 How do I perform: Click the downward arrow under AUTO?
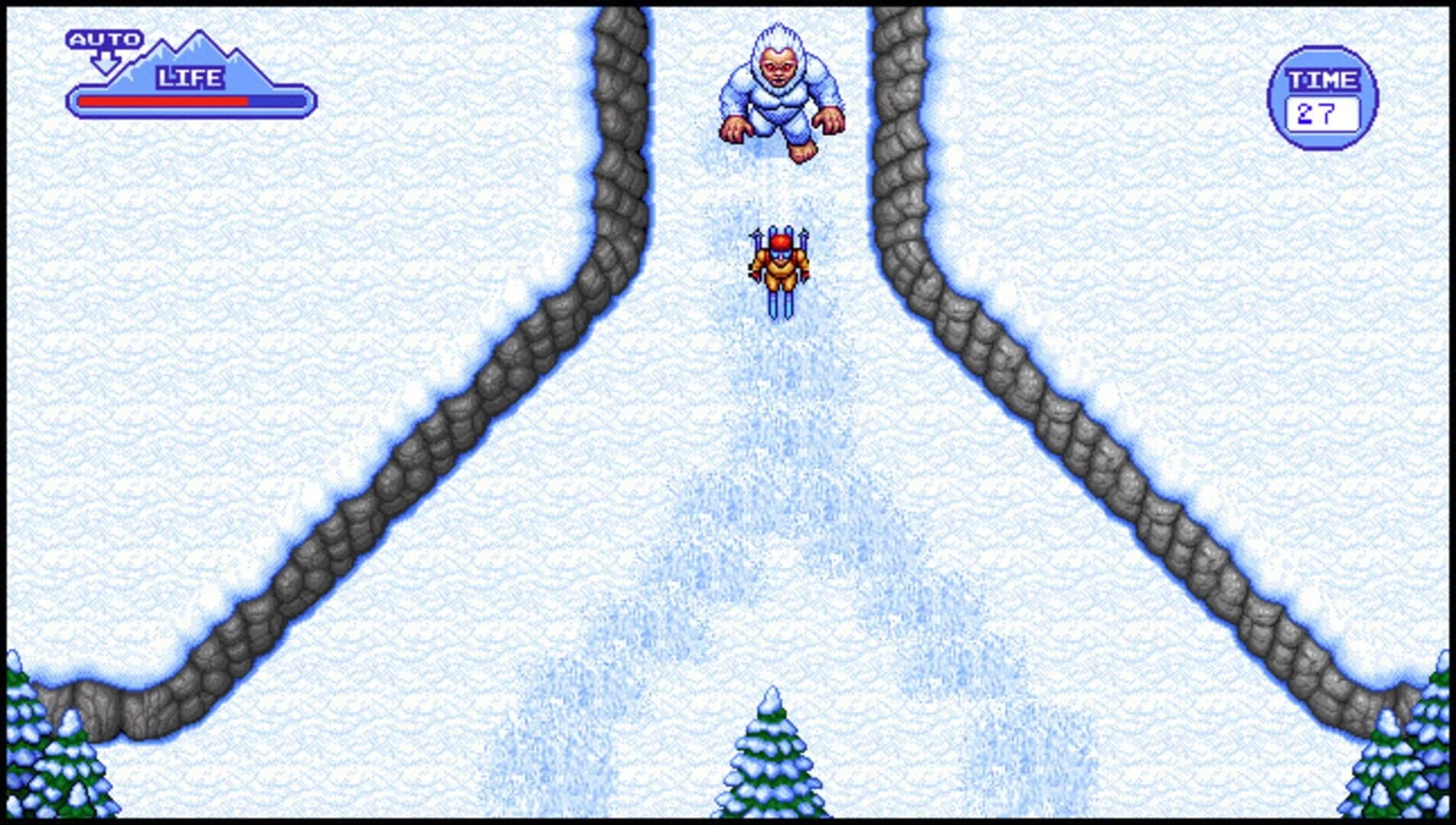tap(105, 61)
